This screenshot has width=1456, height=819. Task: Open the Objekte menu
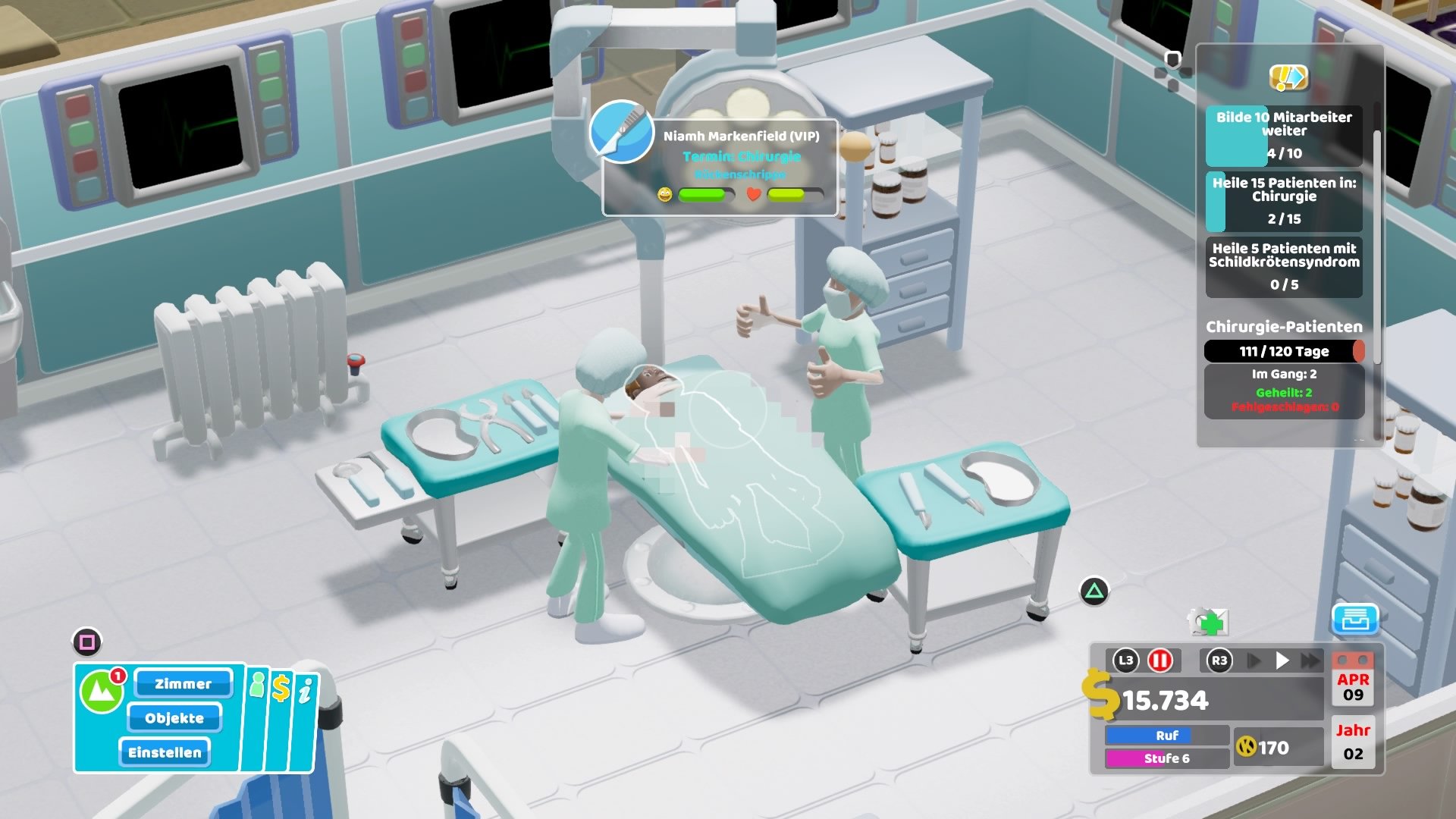pos(174,718)
